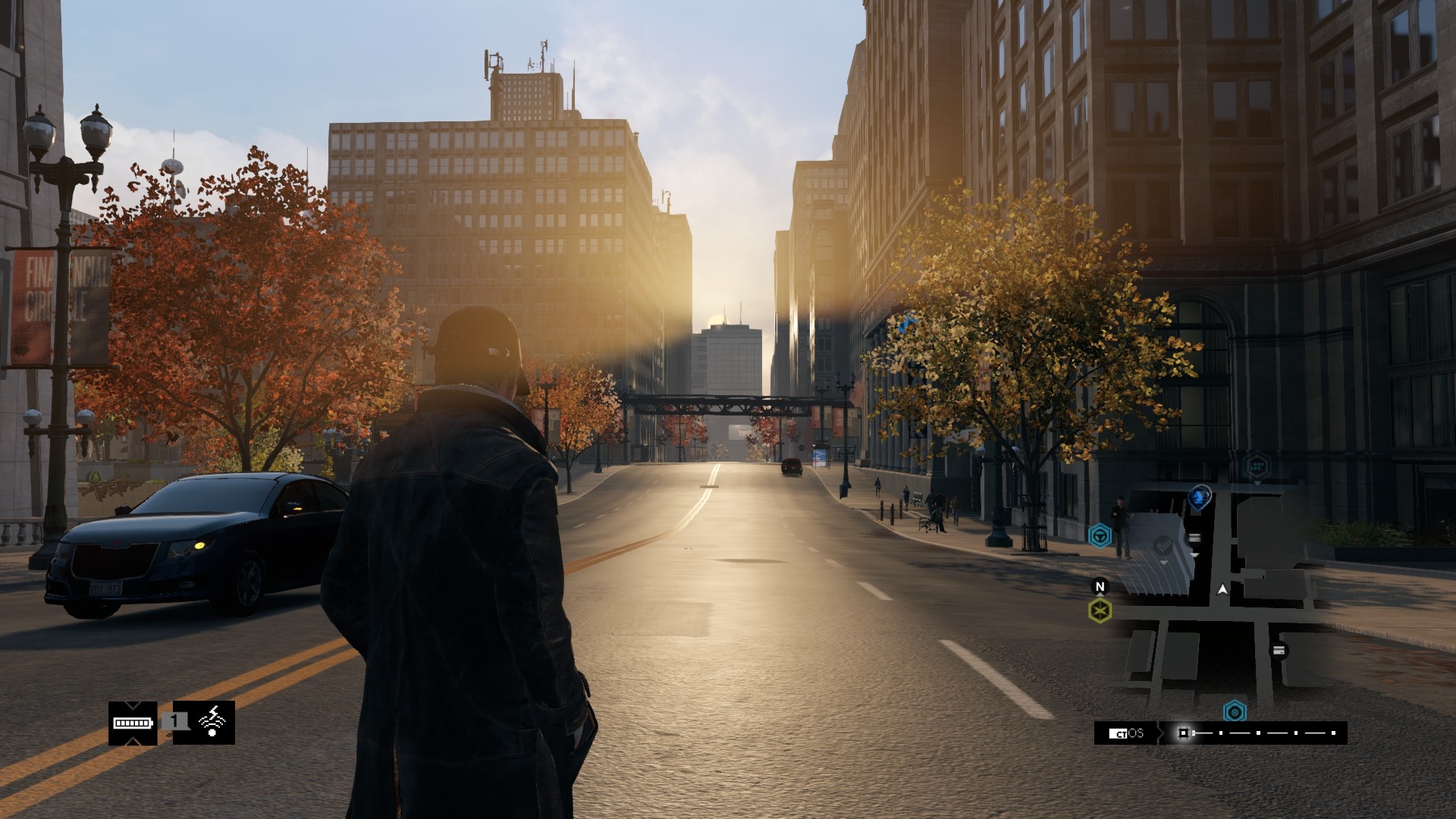Click the chess knight marker on the minimap
Image resolution: width=1456 pixels, height=819 pixels.
[x=1199, y=497]
